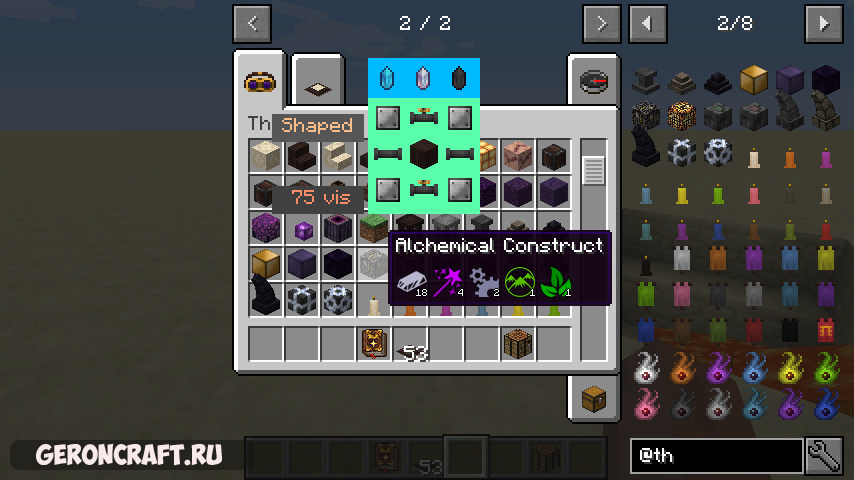Select the goggles creative tab
854x480 pixels.
pyautogui.click(x=260, y=80)
